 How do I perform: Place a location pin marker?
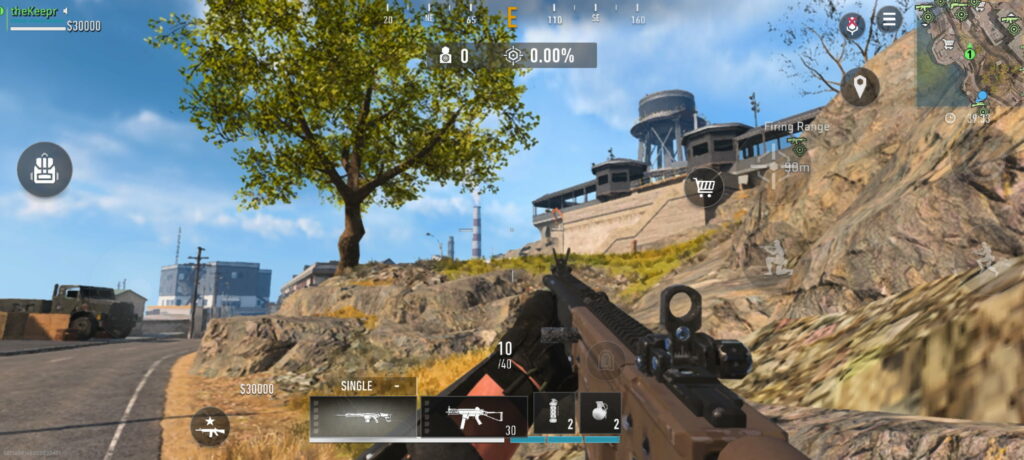pyautogui.click(x=860, y=87)
